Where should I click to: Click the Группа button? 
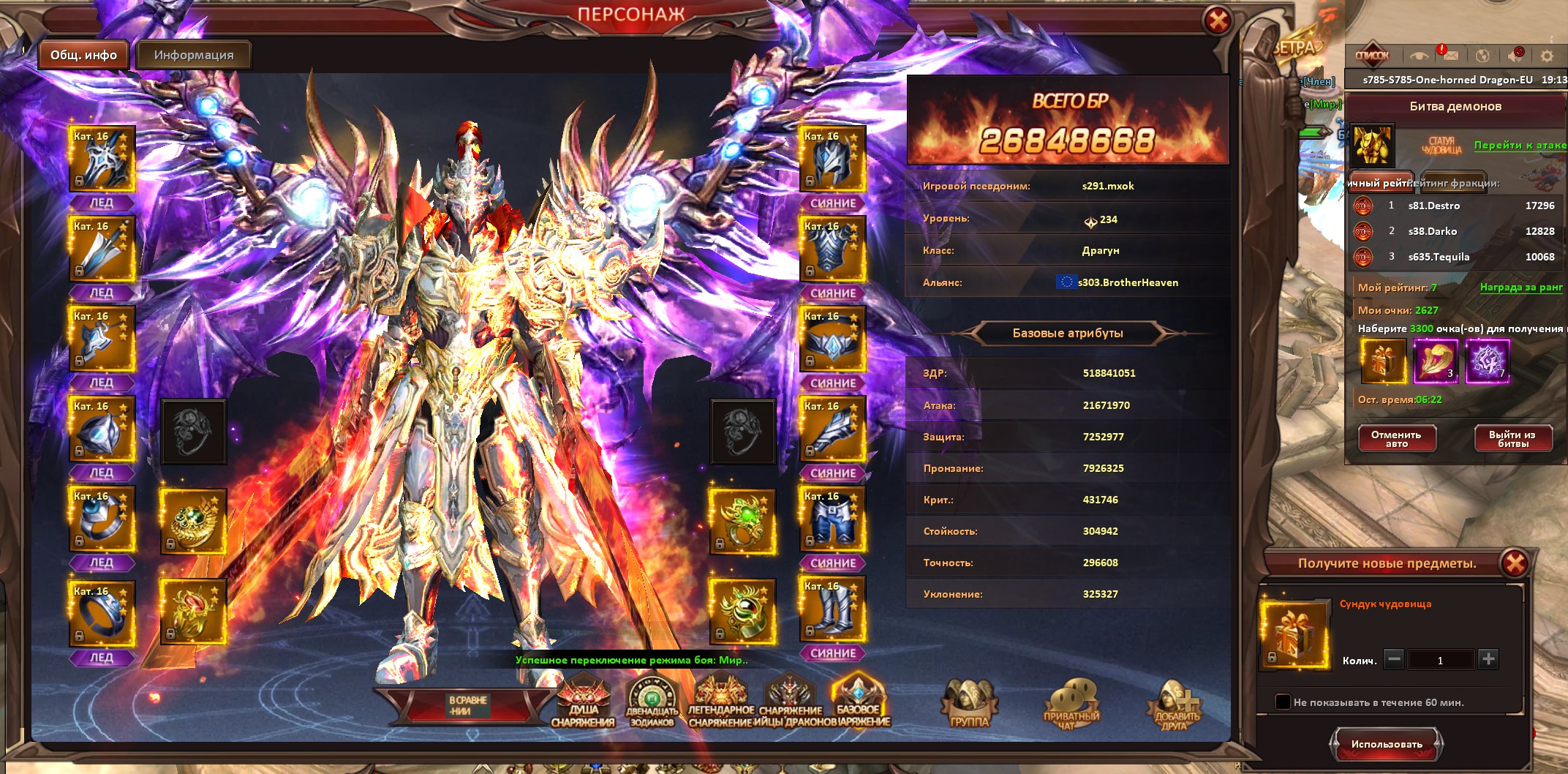pyautogui.click(x=969, y=705)
